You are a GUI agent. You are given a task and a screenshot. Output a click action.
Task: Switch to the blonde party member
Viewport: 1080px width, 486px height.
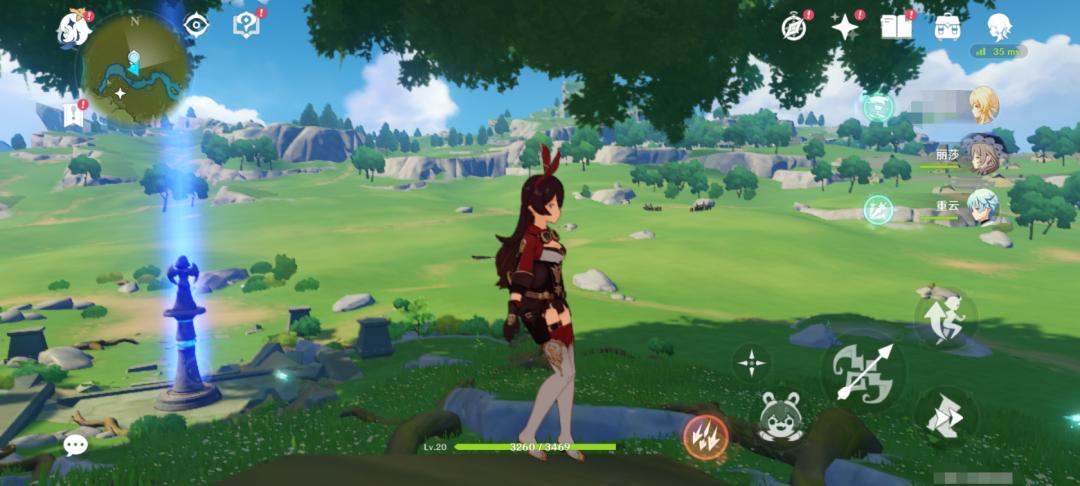coord(983,105)
